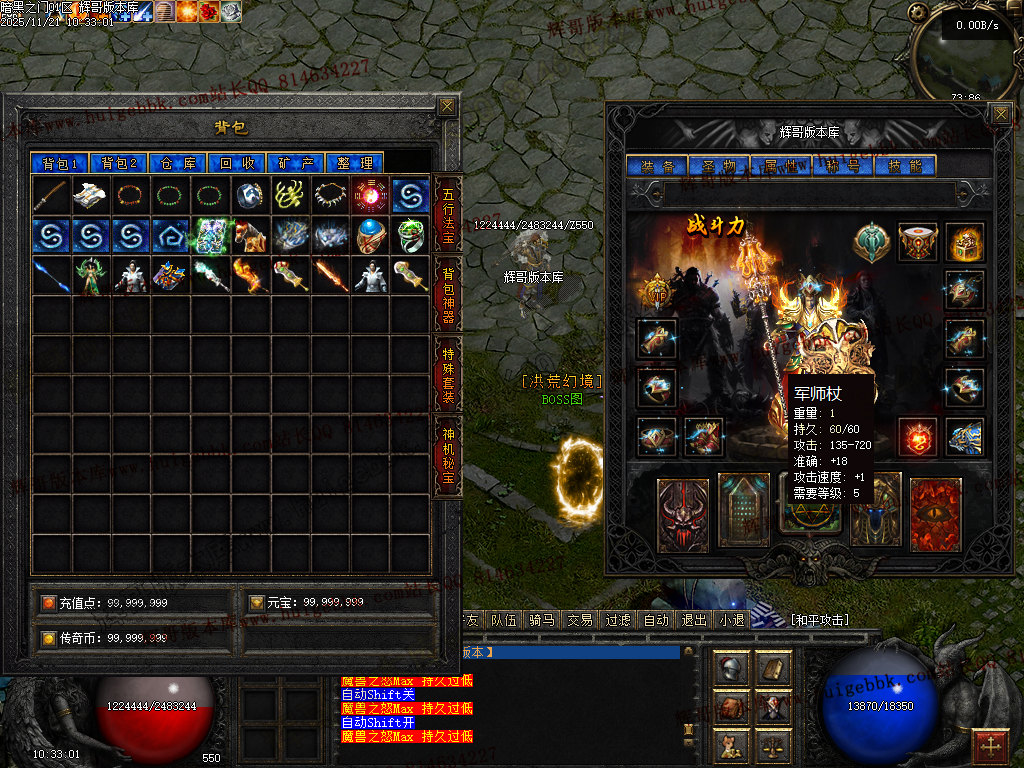Click the helmet shortcut icon
Viewport: 1024px width, 768px height.
(732, 668)
